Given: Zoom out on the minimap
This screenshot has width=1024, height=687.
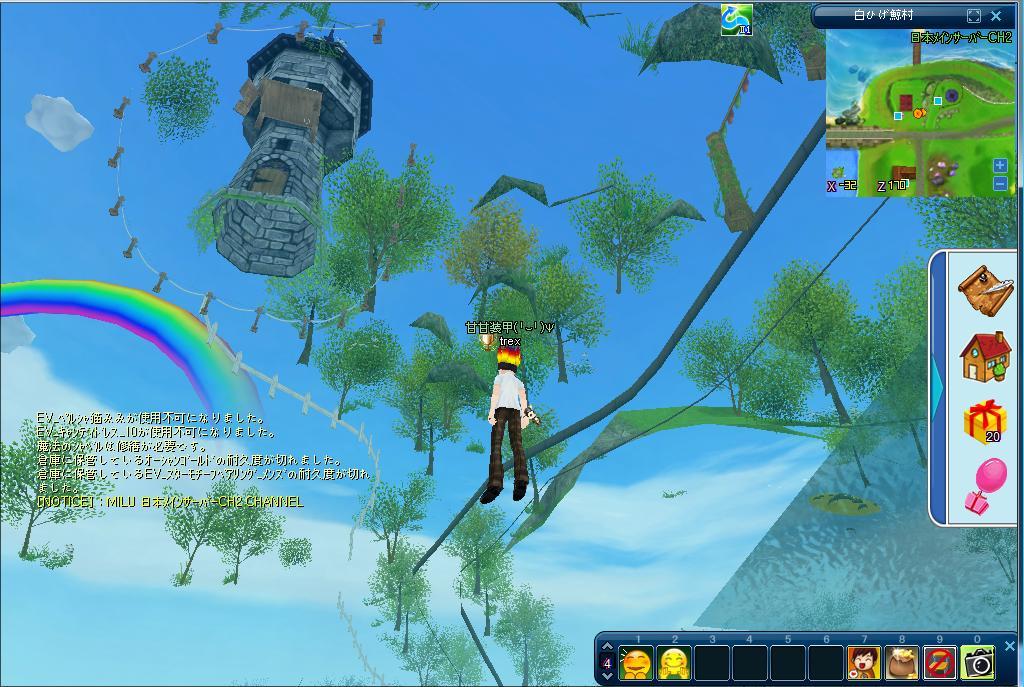Looking at the screenshot, I should coord(1000,184).
